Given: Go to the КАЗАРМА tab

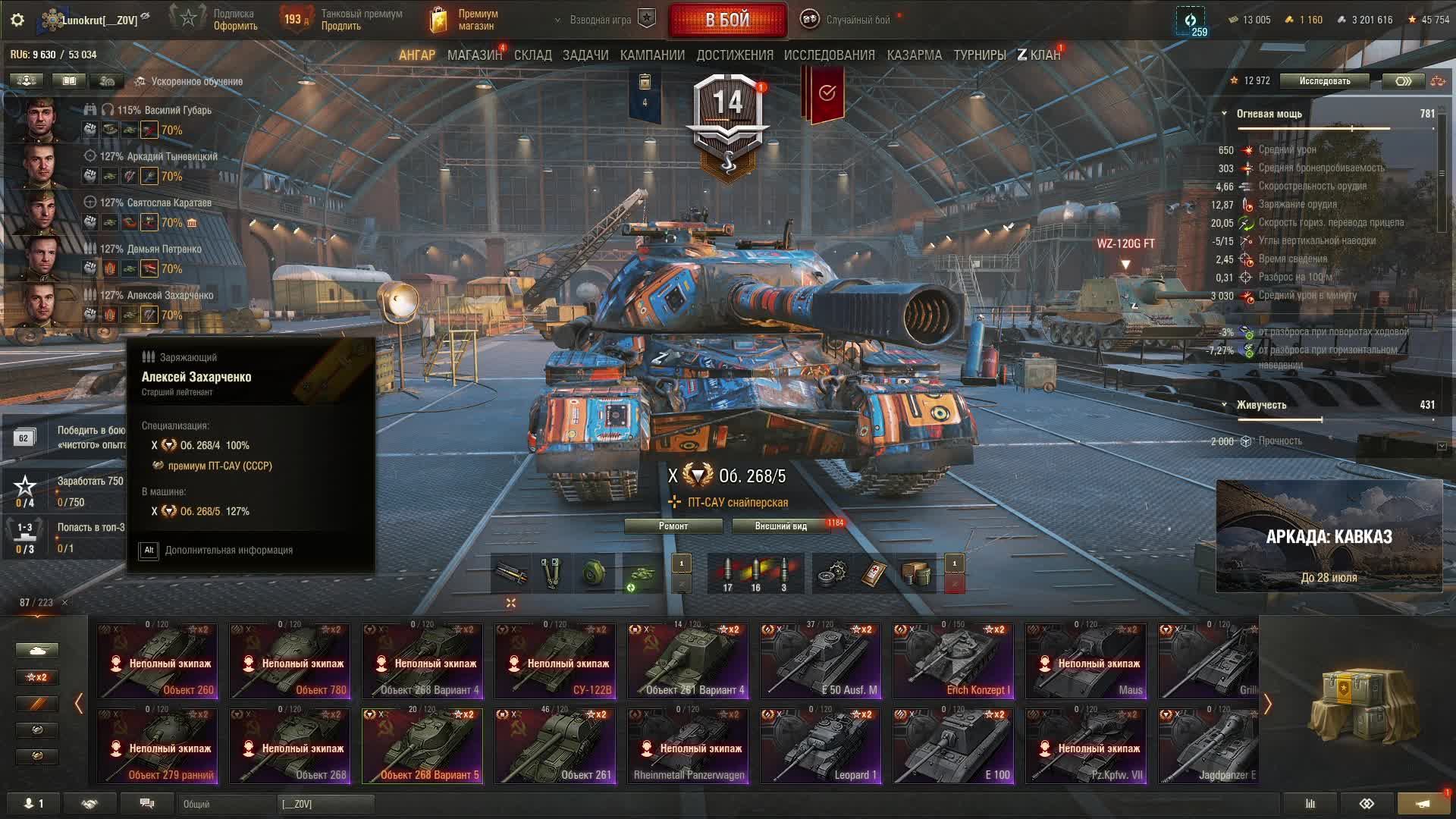Looking at the screenshot, I should (x=914, y=55).
